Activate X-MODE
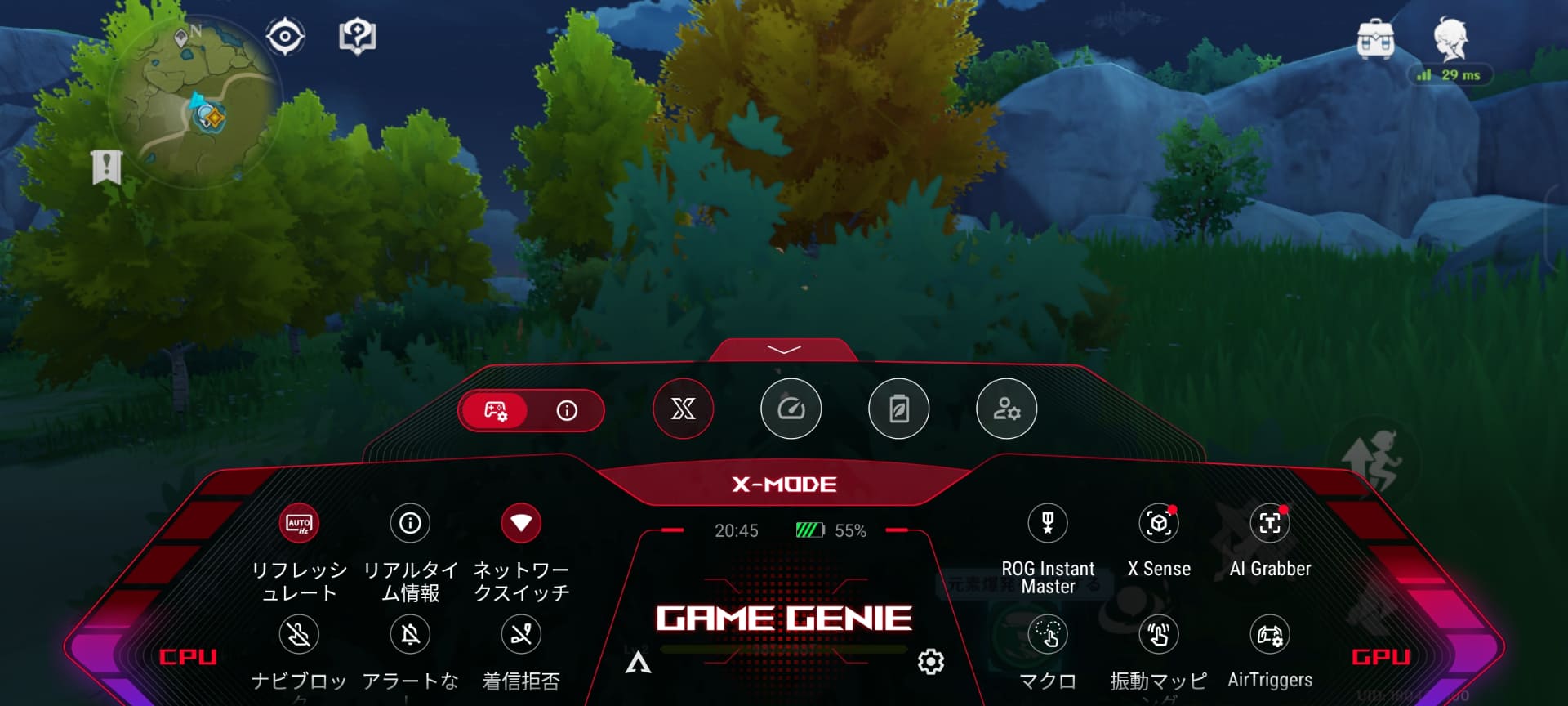Viewport: 1568px width, 706px height. pos(783,484)
